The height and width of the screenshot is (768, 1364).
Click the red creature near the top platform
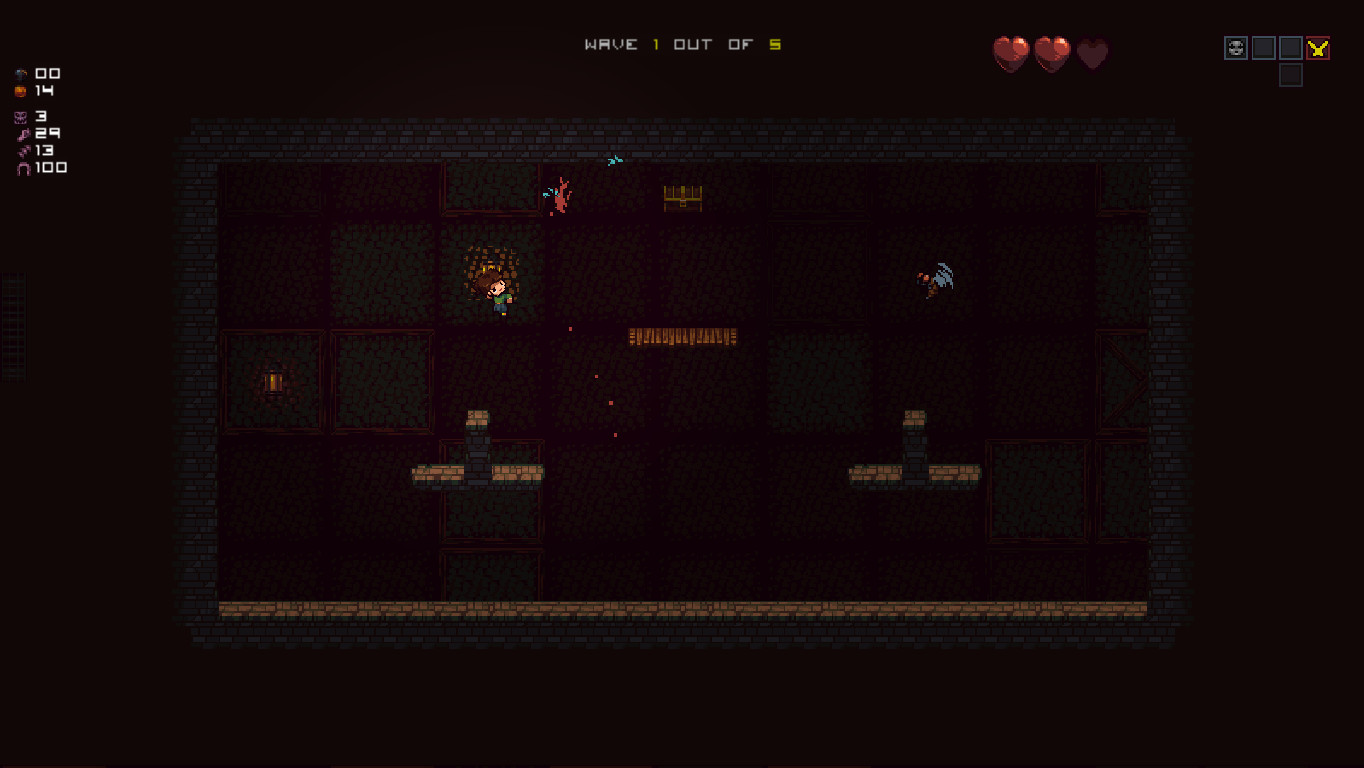point(560,193)
